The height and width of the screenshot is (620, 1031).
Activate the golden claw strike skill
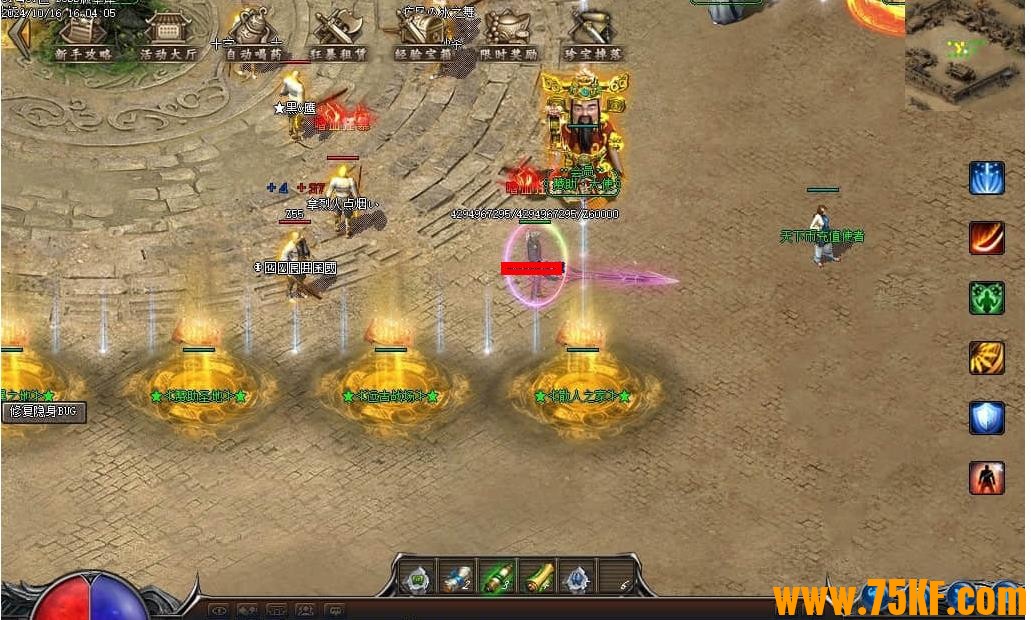(x=986, y=358)
